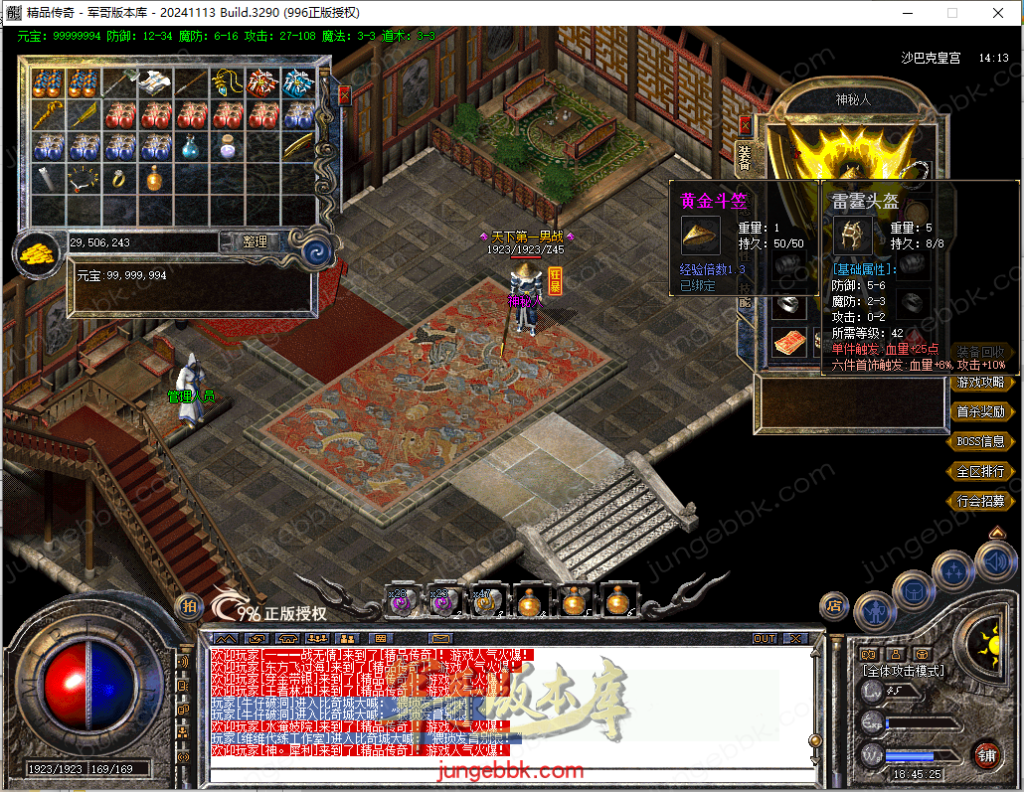Open the 店 shop button
This screenshot has width=1024, height=792.
(833, 605)
